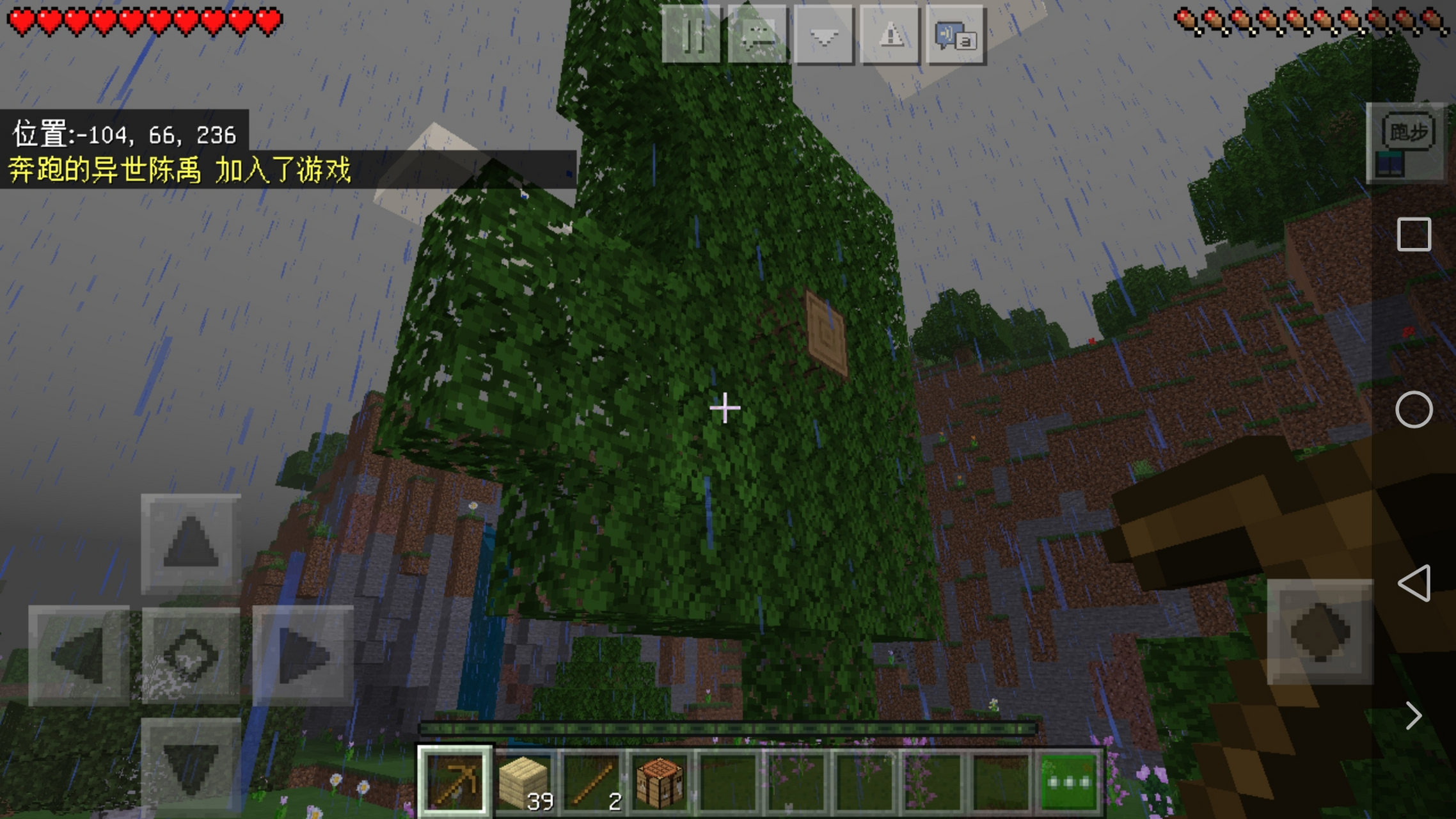
Task: Select the stack of 39 wooden planks
Action: [x=525, y=781]
